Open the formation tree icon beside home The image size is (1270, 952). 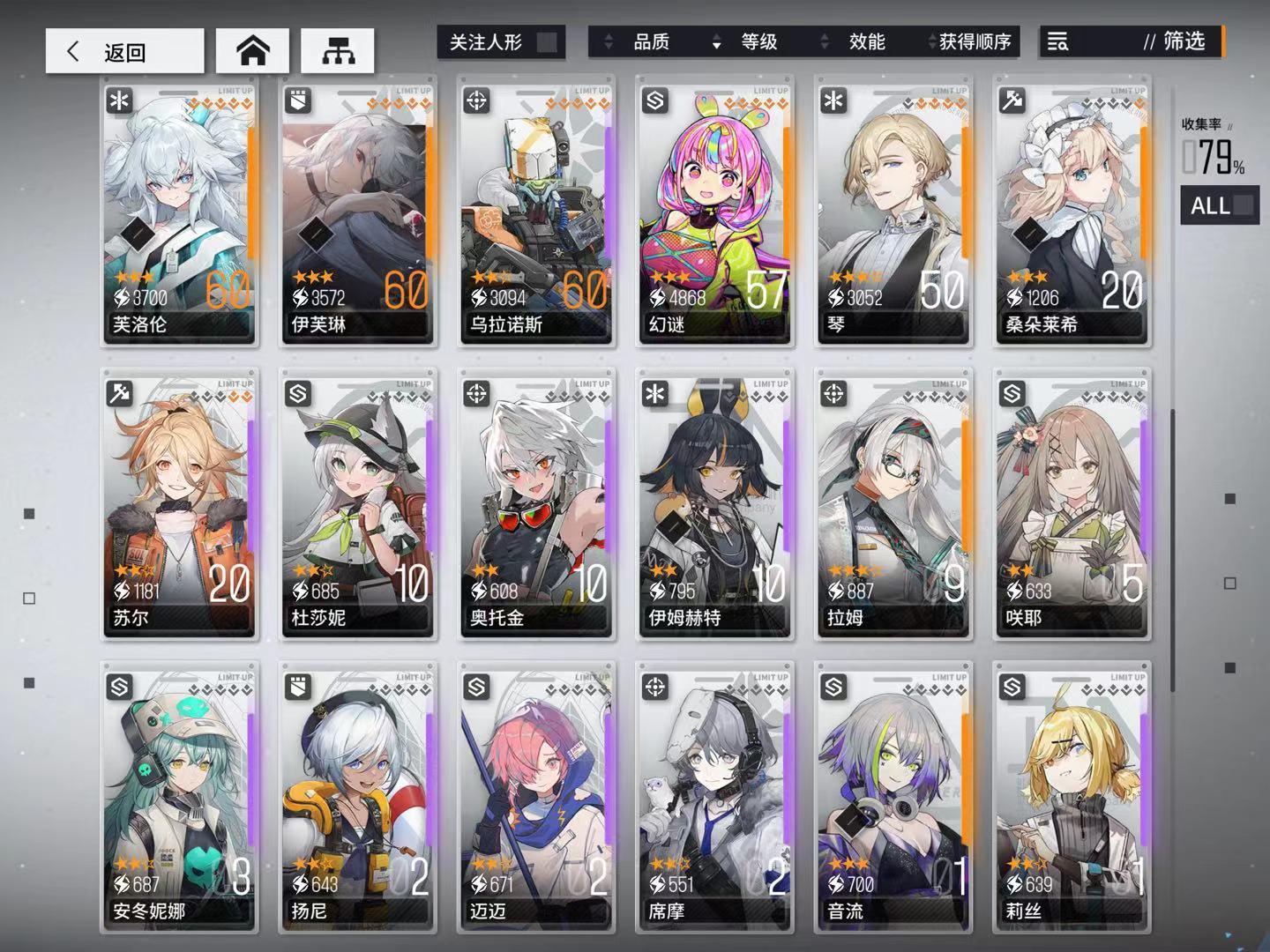(x=338, y=50)
